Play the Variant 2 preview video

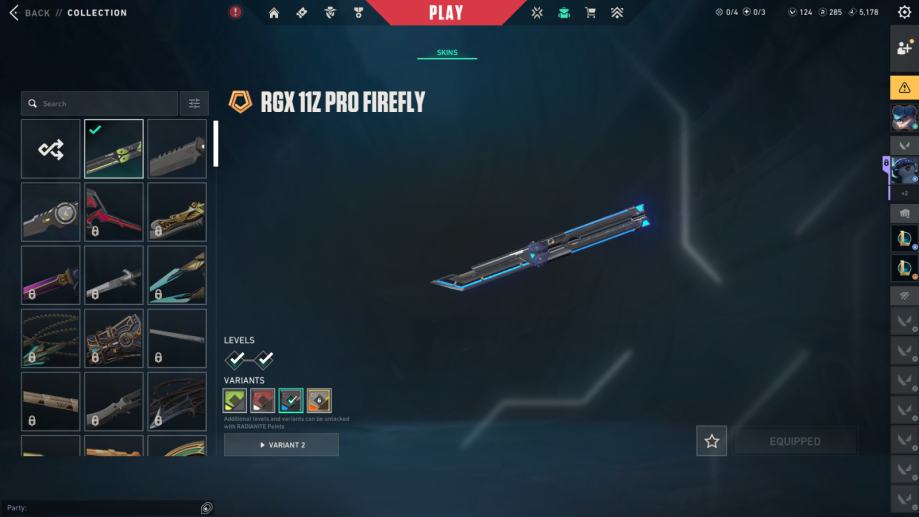[281, 445]
